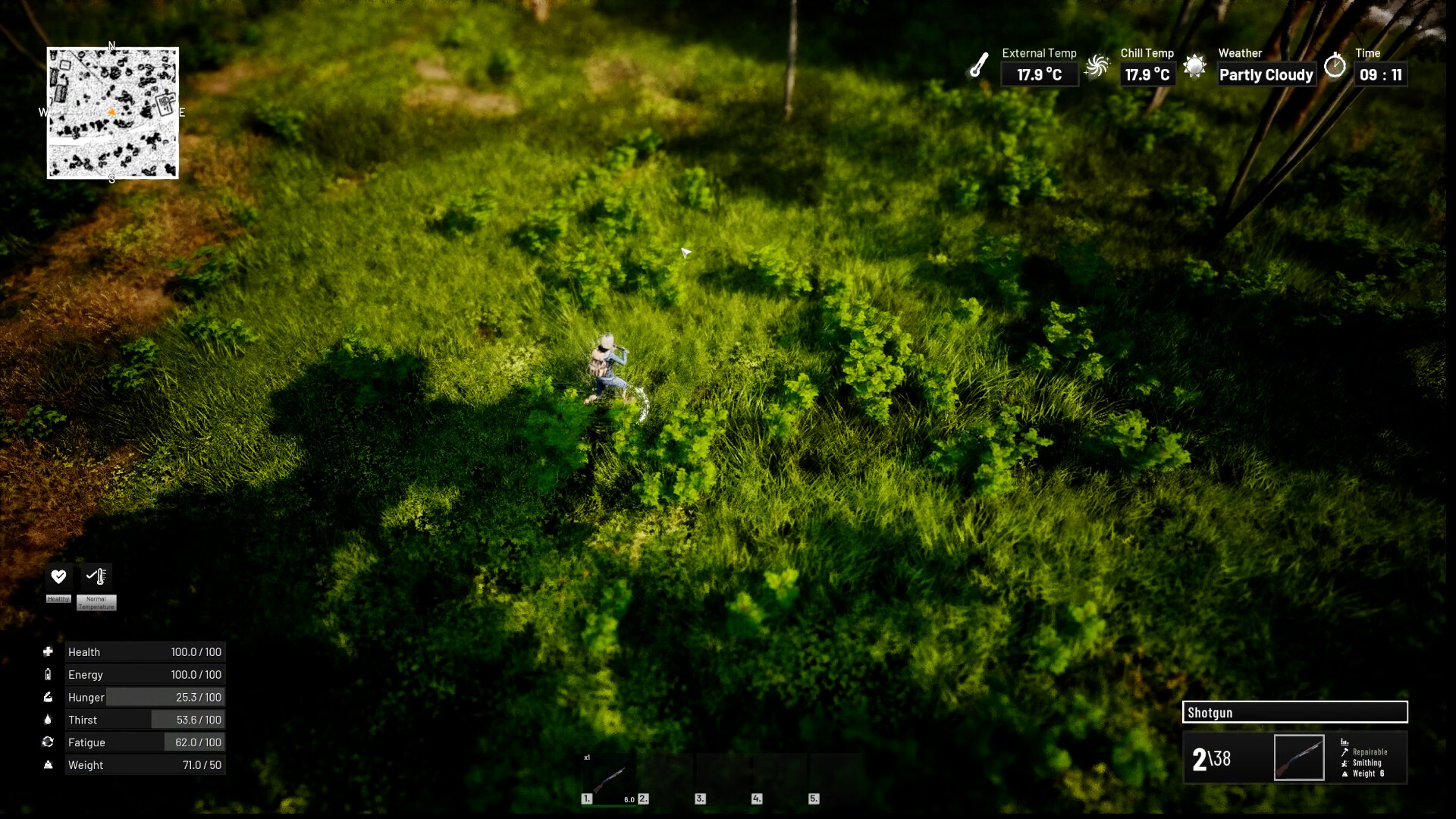Click the Energy battery icon
Viewport: 1456px width, 819px height.
[49, 674]
